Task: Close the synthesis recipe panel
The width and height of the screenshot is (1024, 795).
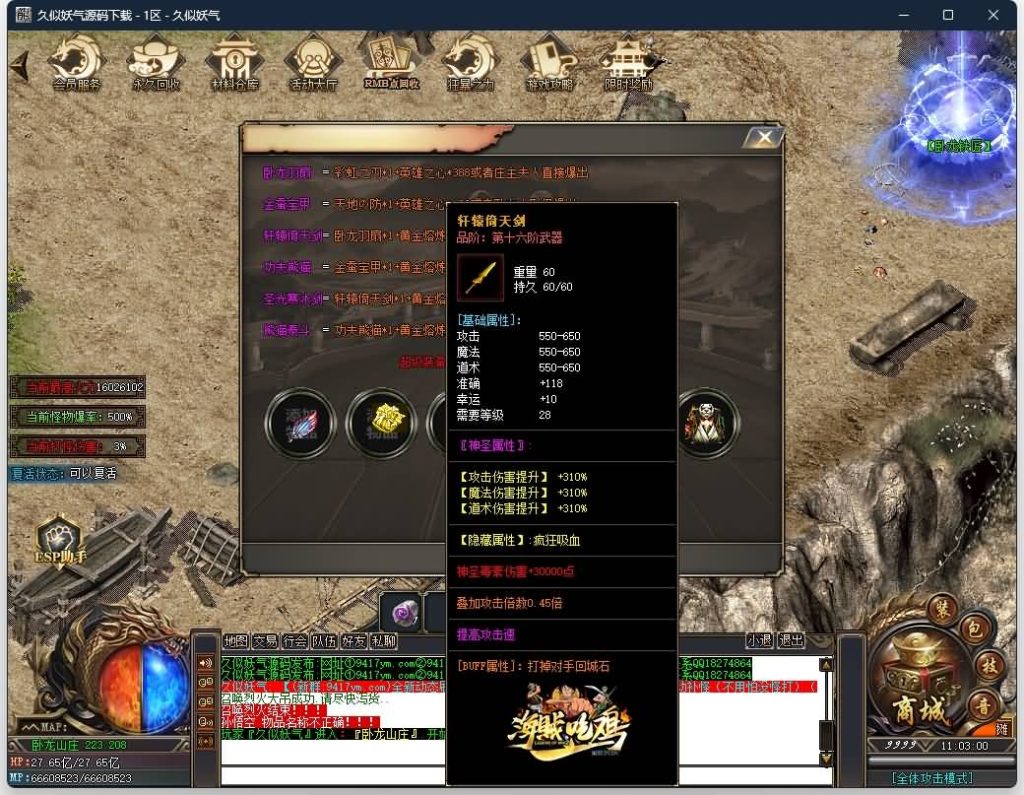Action: [765, 138]
